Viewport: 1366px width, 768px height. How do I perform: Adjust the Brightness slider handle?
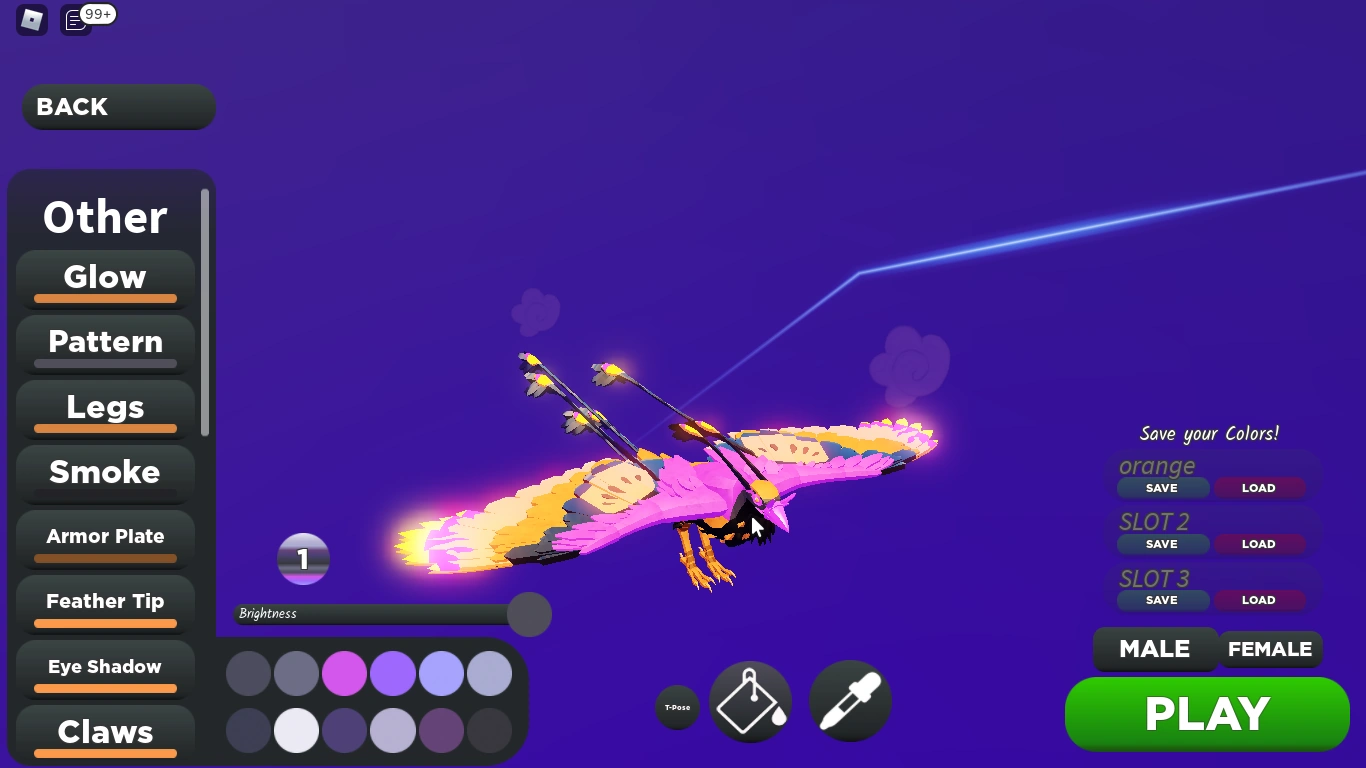coord(529,614)
